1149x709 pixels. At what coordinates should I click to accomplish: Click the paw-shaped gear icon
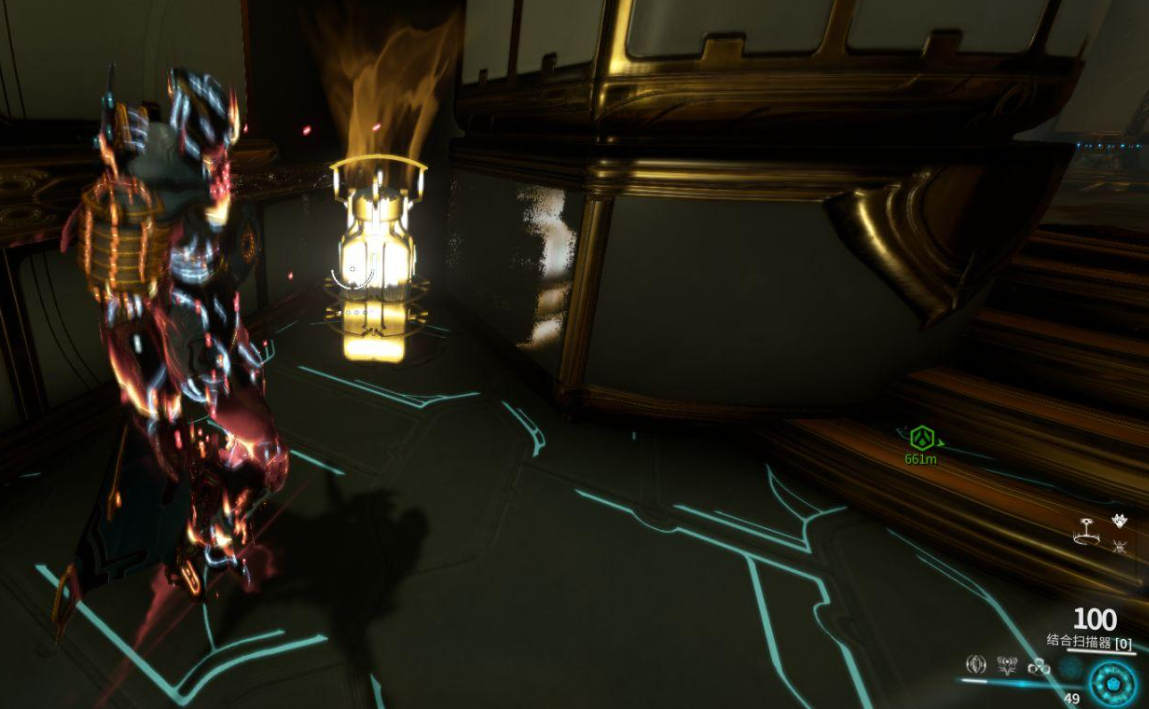point(1120,521)
